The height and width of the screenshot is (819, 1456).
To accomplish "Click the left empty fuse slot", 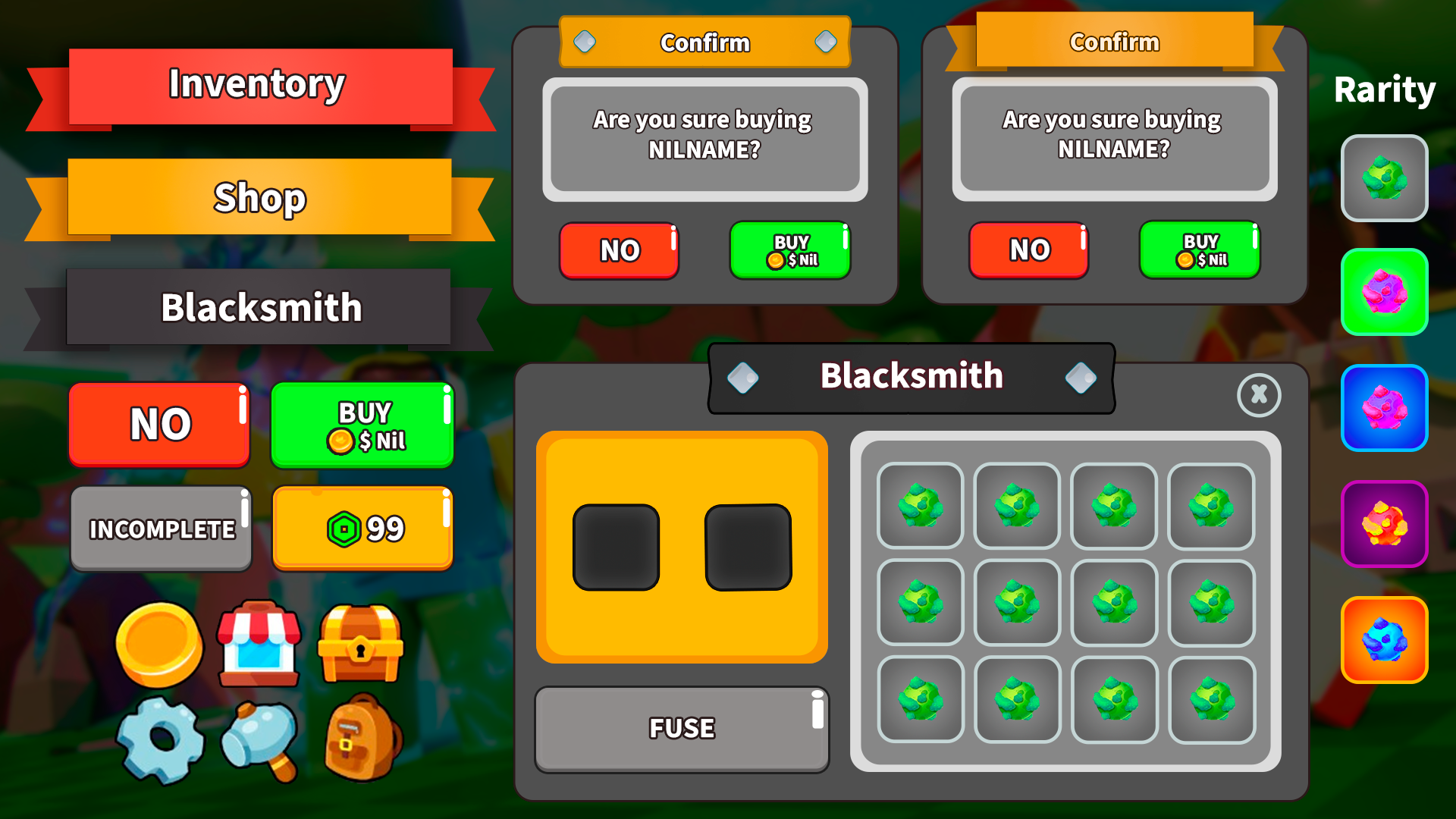I will 617,548.
